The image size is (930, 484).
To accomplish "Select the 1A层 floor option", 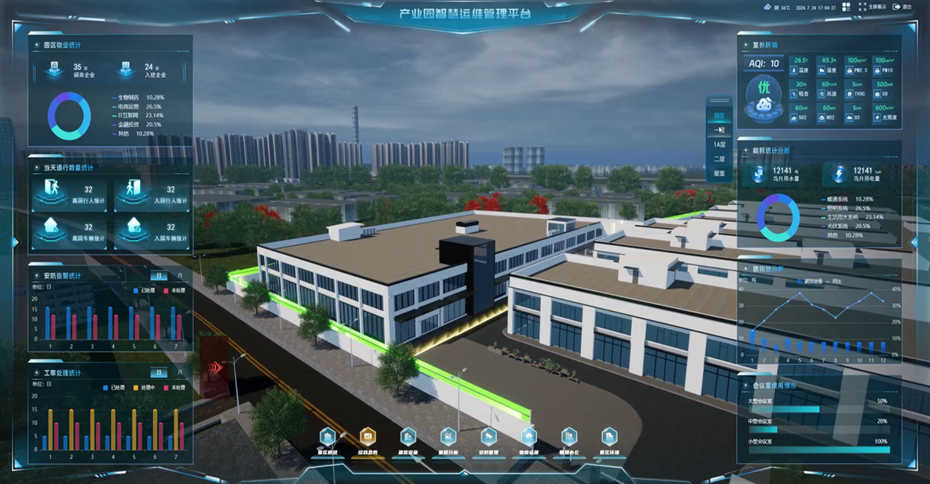I will (719, 145).
